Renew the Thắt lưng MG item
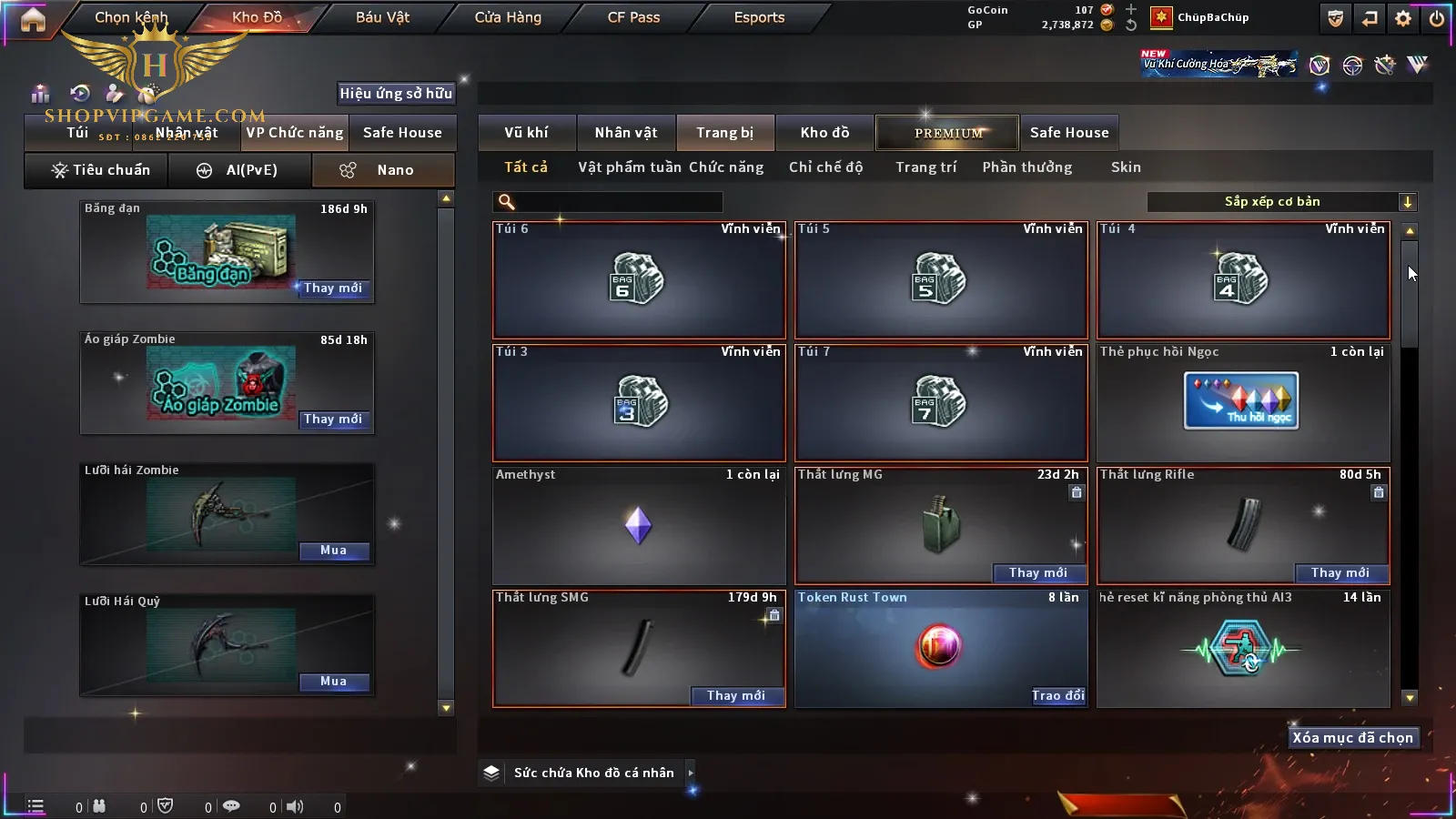Screen dimensions: 1456x819 click(1038, 572)
